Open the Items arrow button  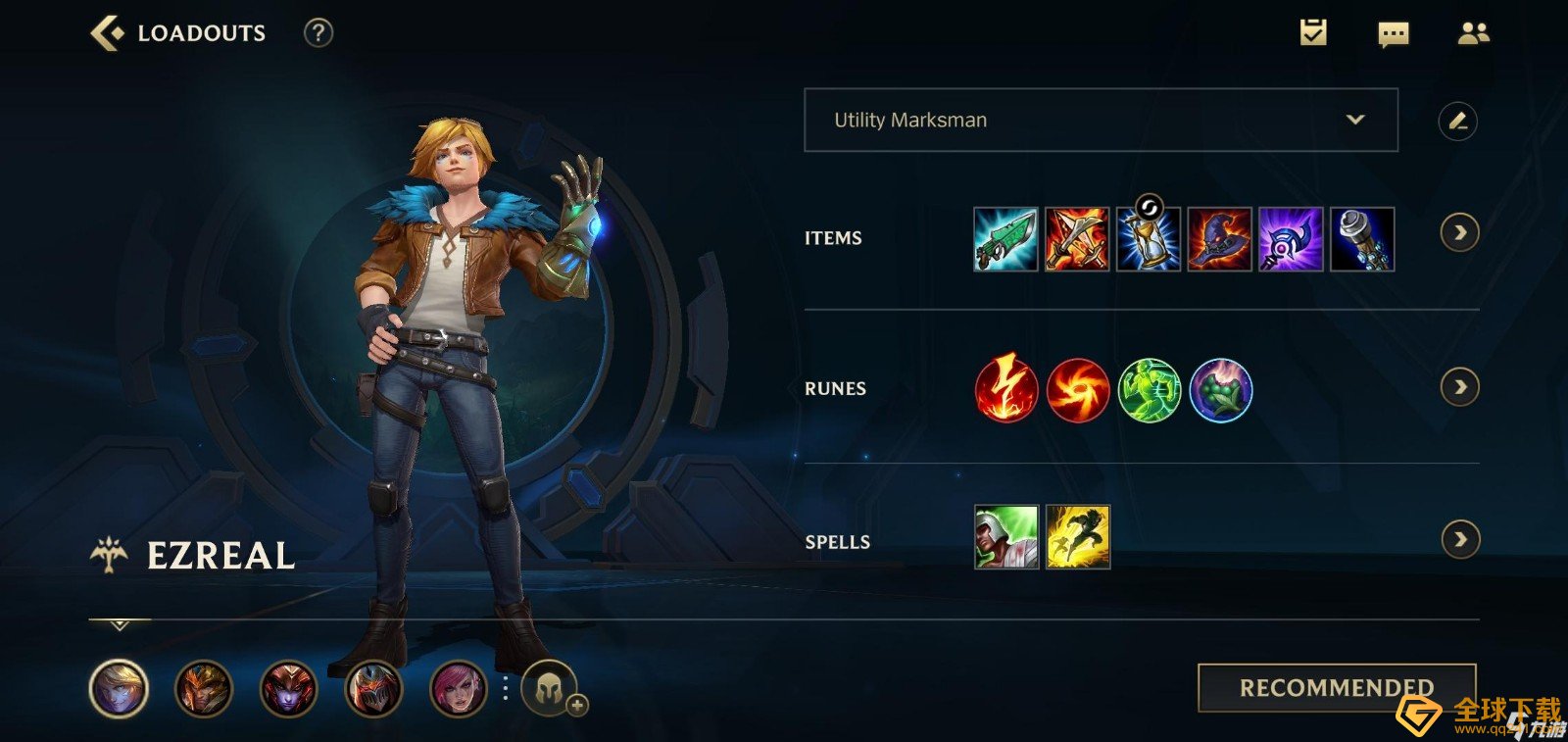point(1459,233)
